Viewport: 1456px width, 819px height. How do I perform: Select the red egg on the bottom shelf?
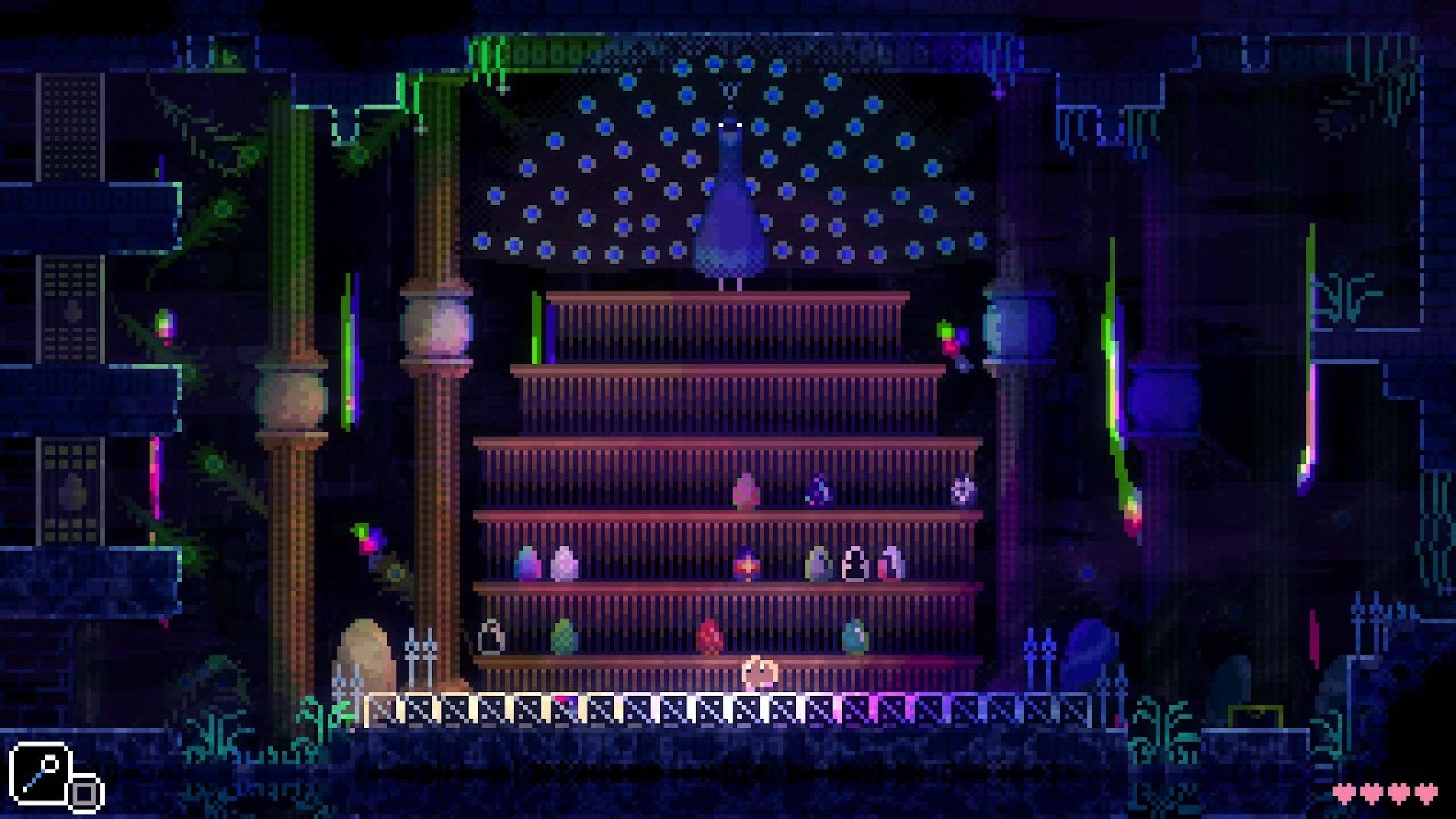711,635
